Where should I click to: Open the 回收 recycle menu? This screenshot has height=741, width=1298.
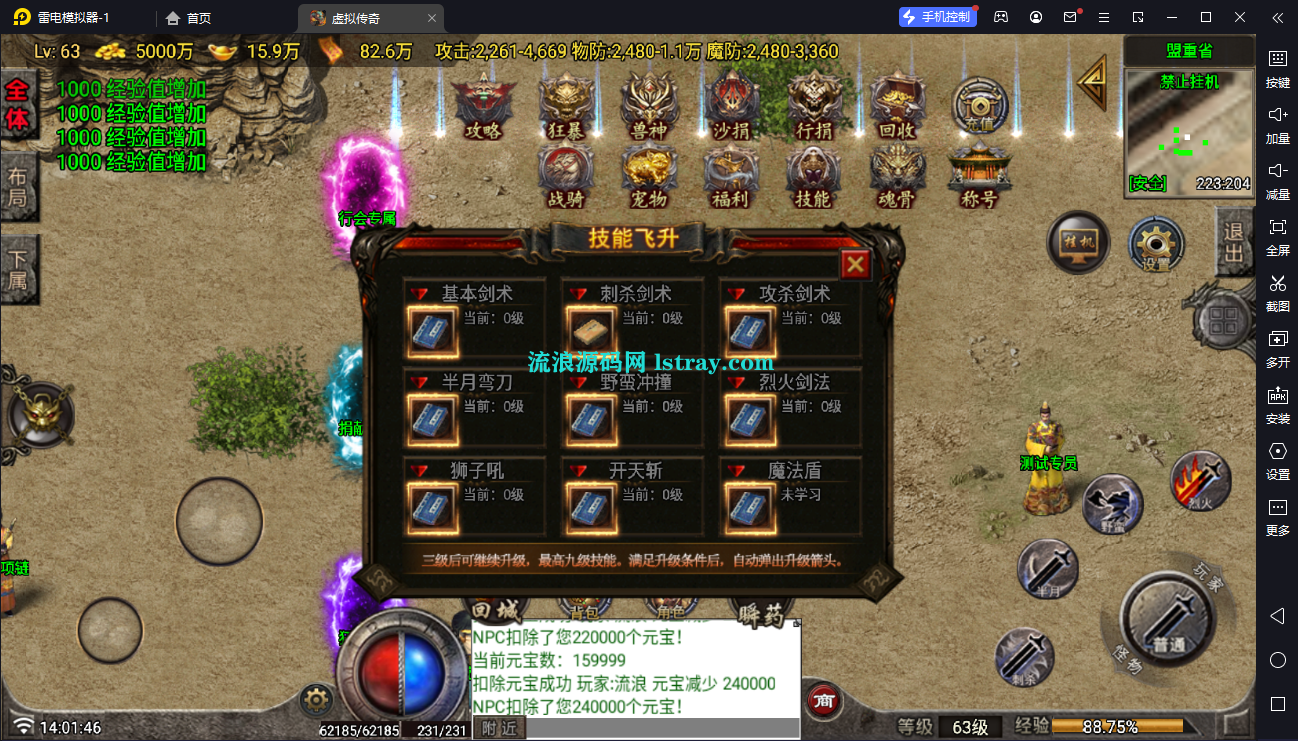897,106
